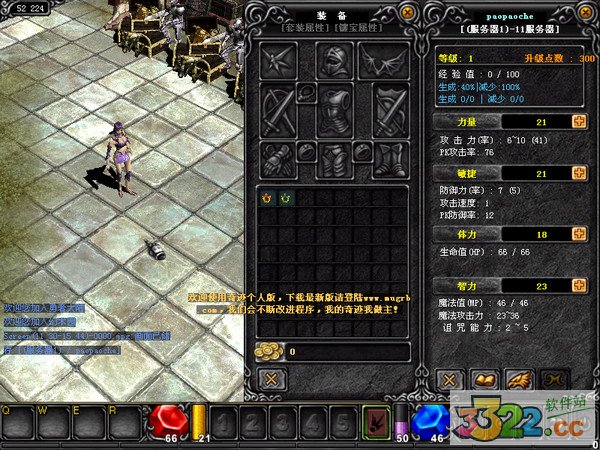Click the X button below the inventory grid
This screenshot has width=600, height=450.
point(272,379)
